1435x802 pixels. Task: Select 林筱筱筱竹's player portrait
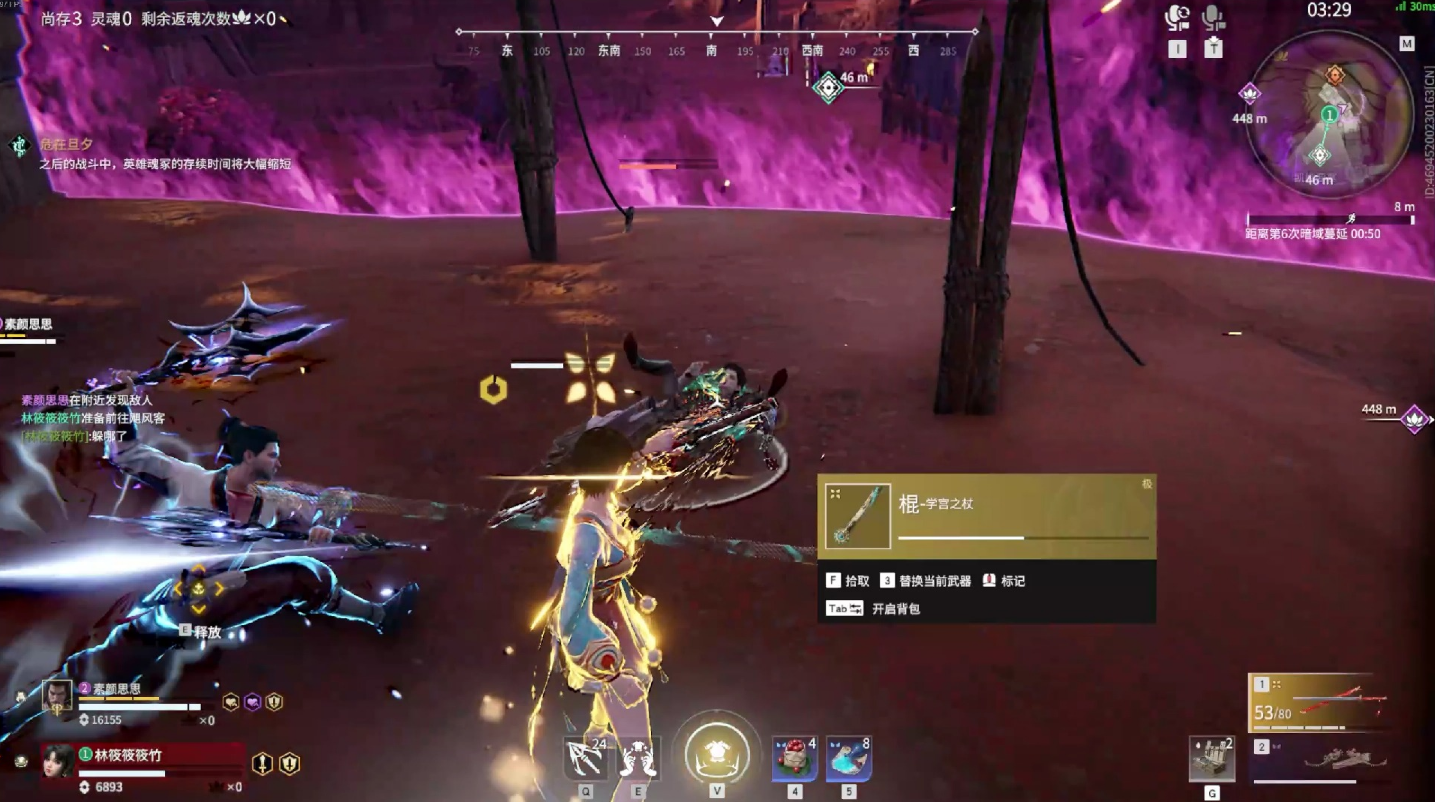58,762
